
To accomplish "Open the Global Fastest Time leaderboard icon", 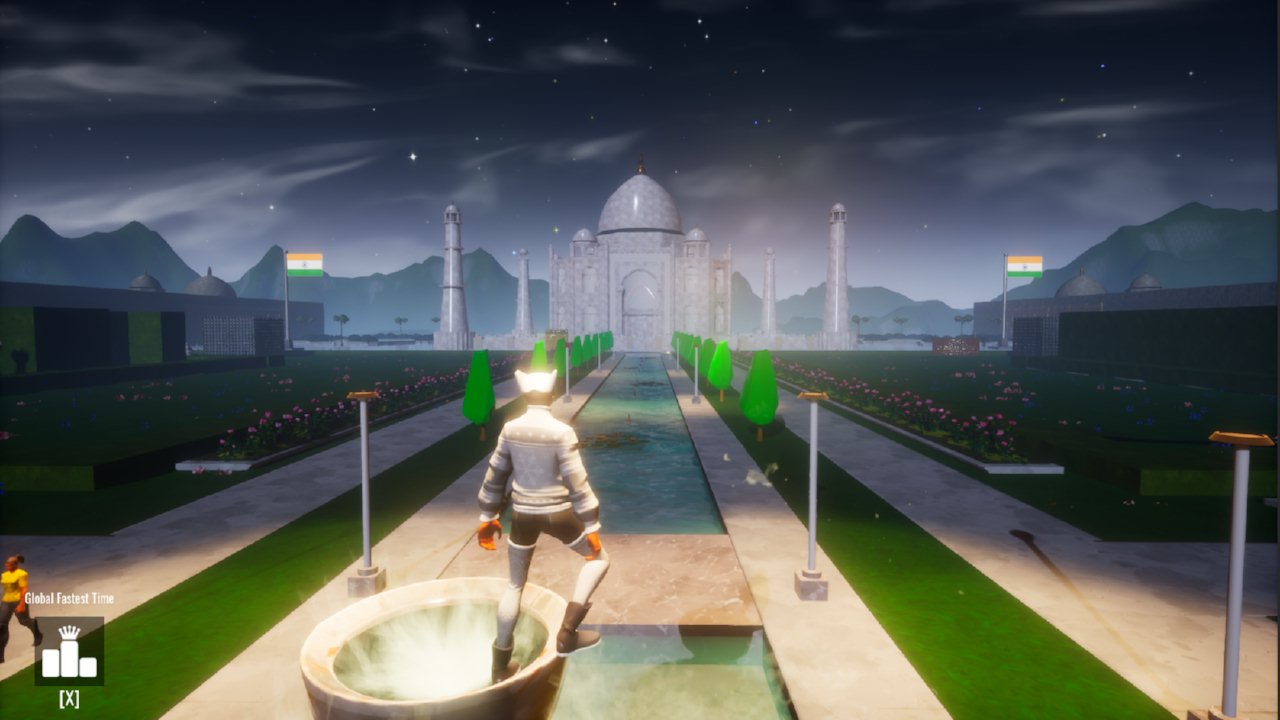I will (69, 651).
